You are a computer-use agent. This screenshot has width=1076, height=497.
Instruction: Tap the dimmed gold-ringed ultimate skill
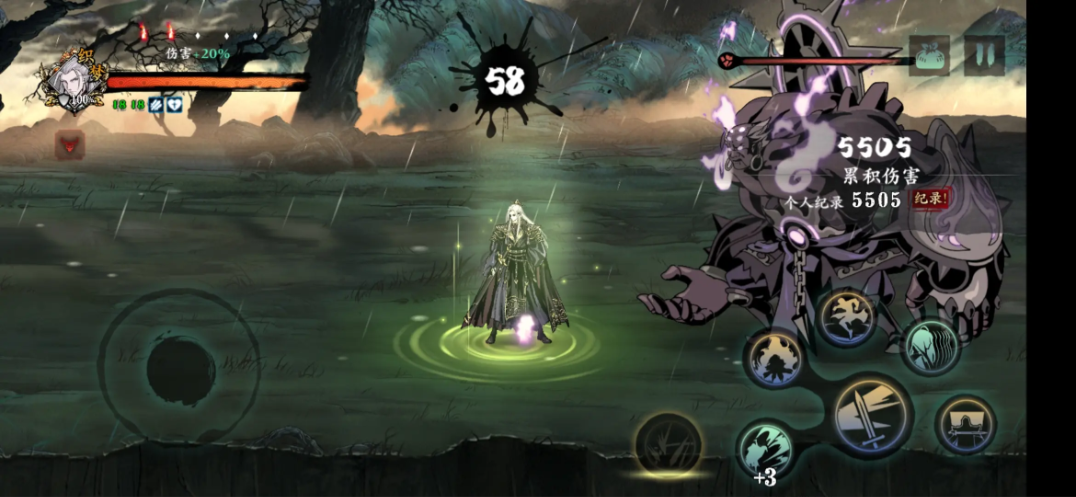click(668, 442)
